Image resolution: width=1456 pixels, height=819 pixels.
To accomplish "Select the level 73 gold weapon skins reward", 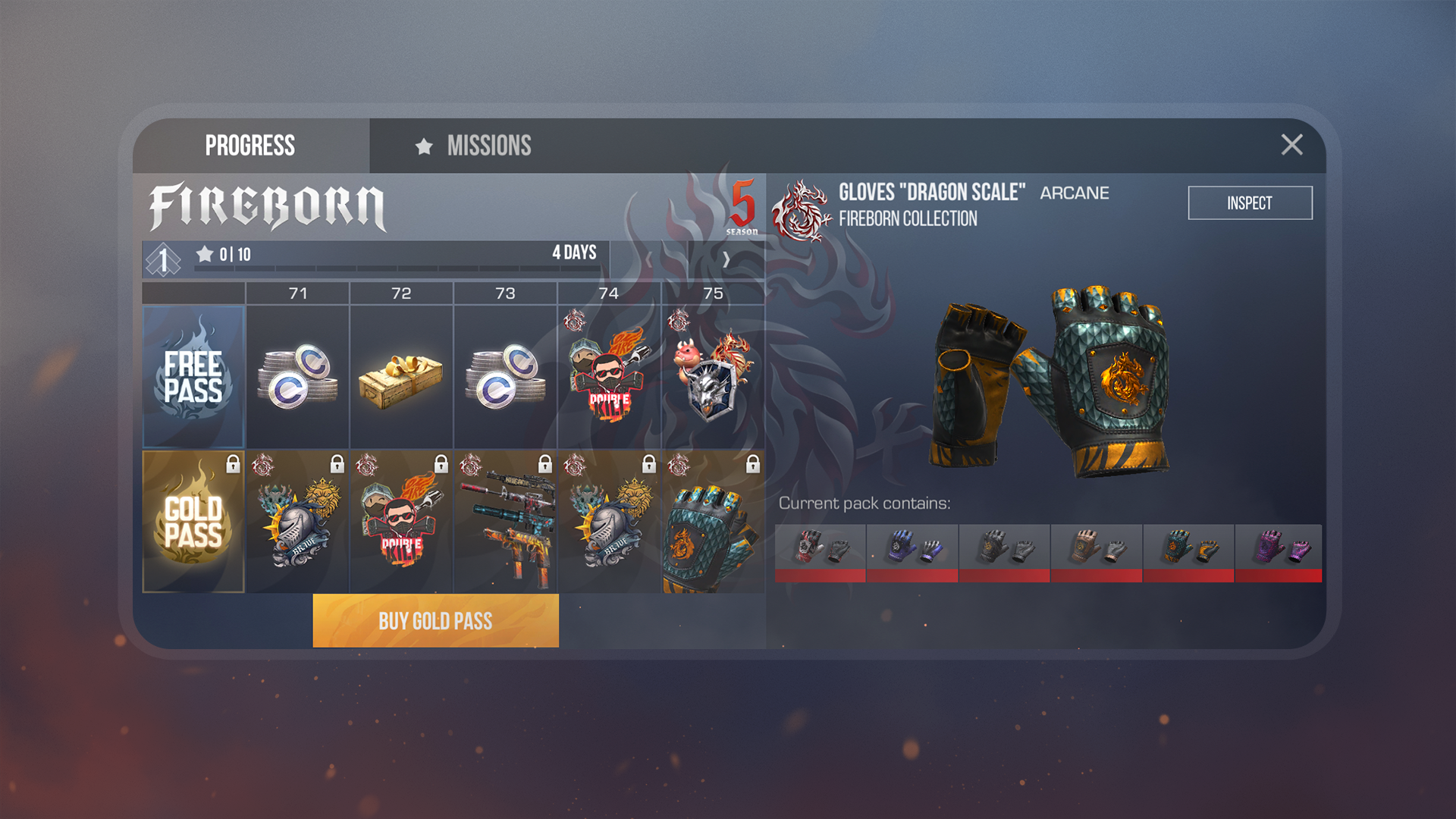I will coord(505,522).
